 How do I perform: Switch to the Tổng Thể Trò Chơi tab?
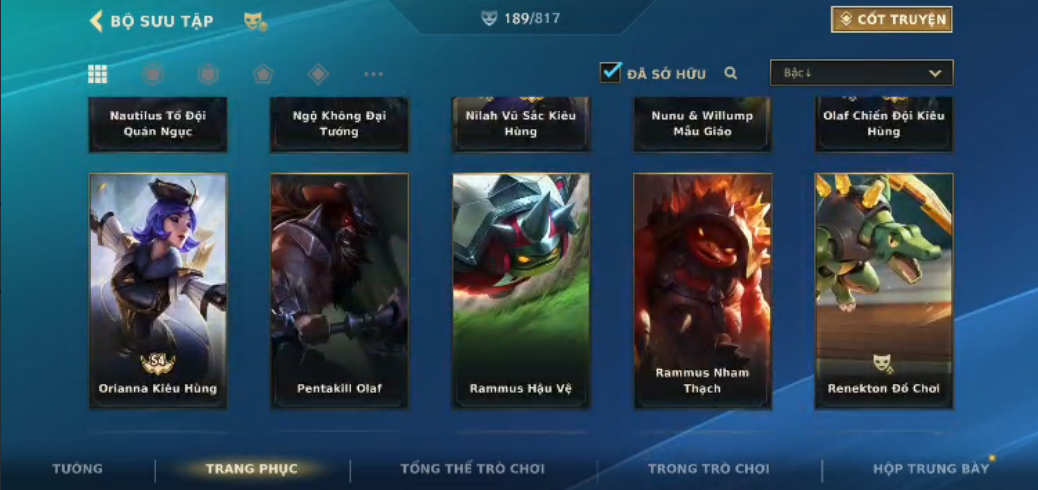pos(472,469)
